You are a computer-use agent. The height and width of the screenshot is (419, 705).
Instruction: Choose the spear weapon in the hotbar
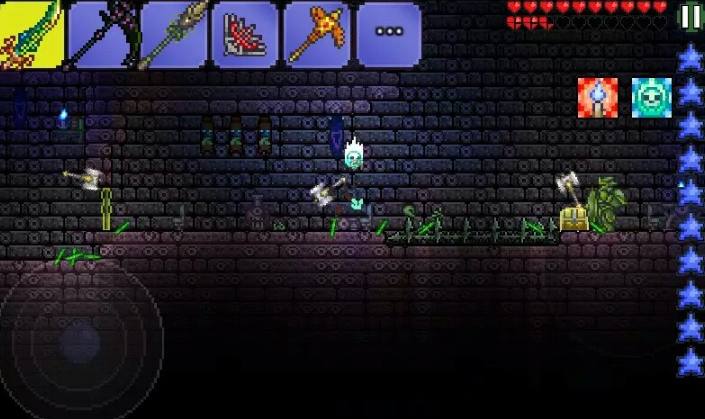tap(174, 33)
